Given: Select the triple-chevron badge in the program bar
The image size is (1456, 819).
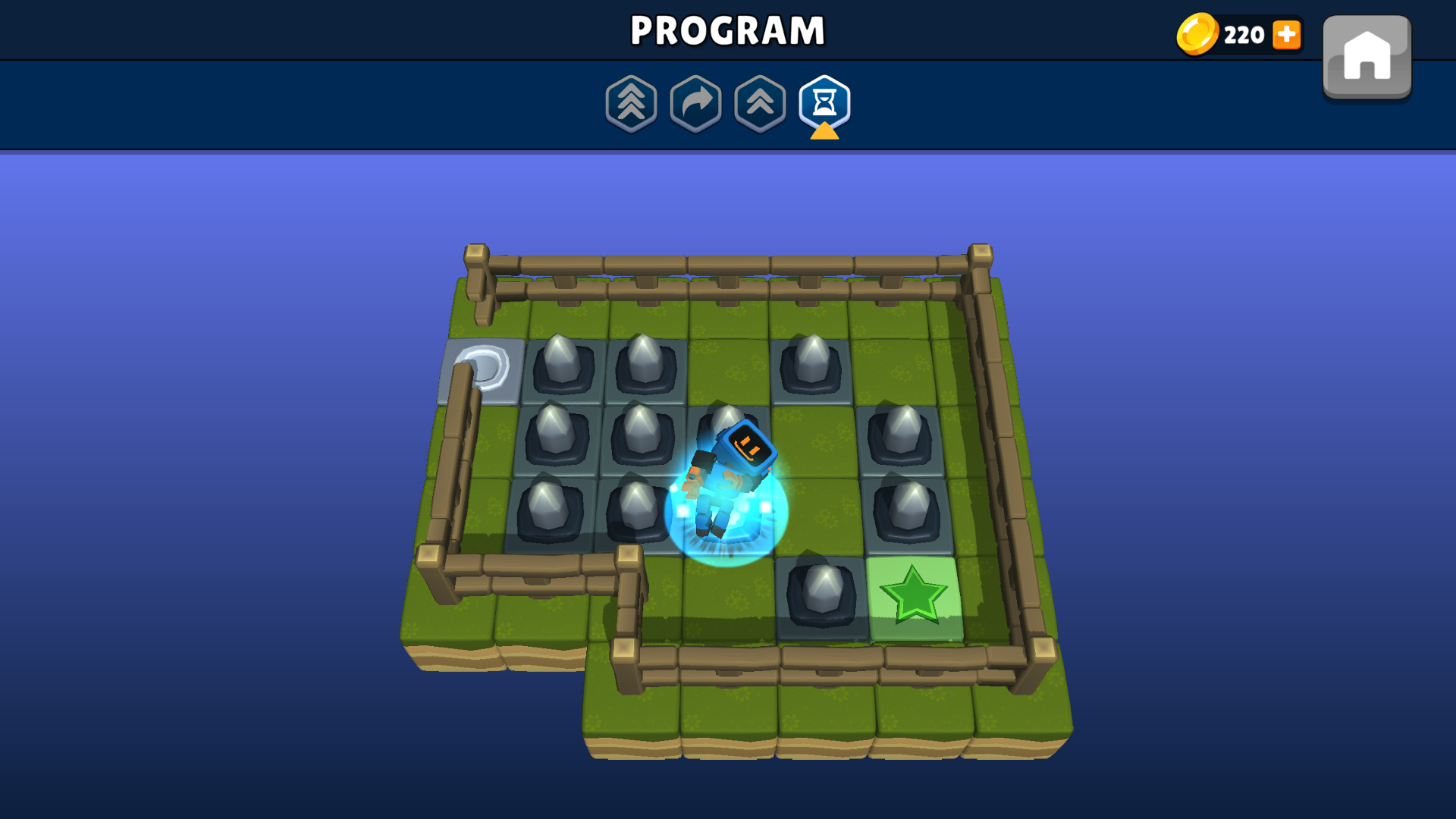Looking at the screenshot, I should (x=632, y=104).
